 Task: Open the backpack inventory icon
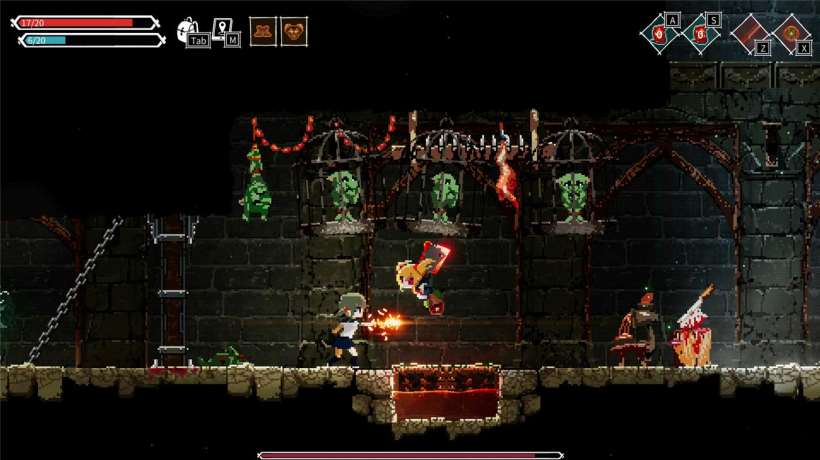[187, 31]
